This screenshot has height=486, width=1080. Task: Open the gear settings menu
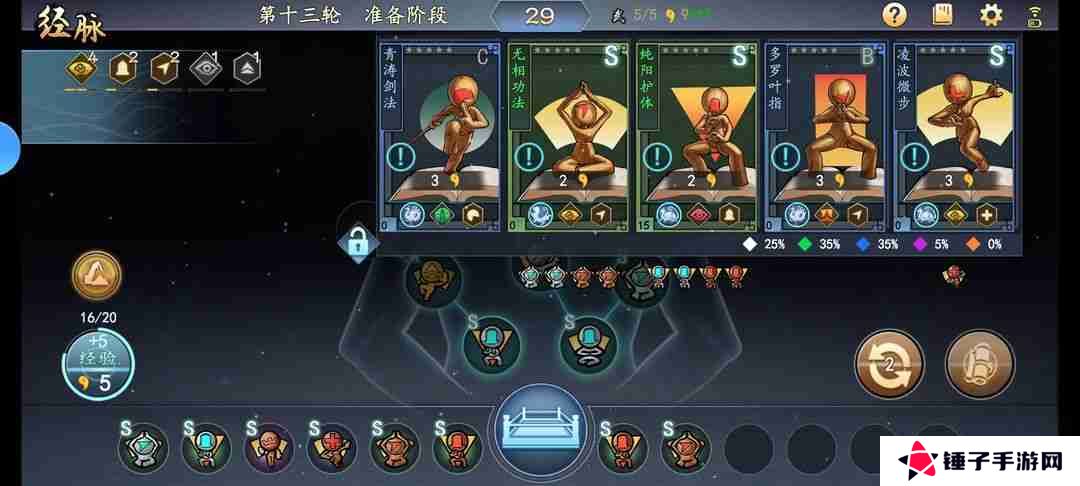point(991,15)
